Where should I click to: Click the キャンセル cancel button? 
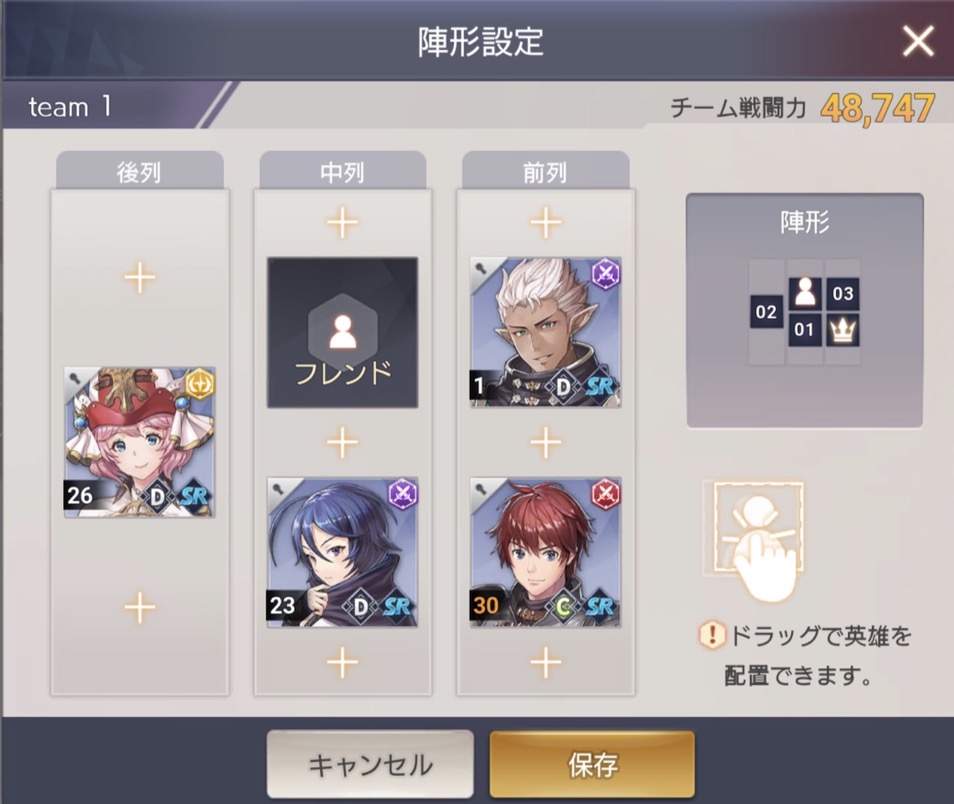click(370, 765)
